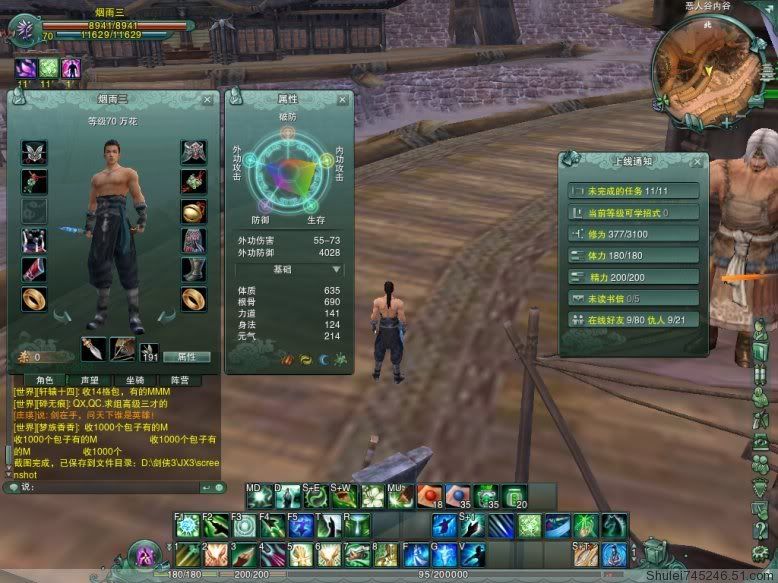This screenshot has height=583, width=778.
Task: Select the left gold ring equipment slot
Action: point(34,298)
